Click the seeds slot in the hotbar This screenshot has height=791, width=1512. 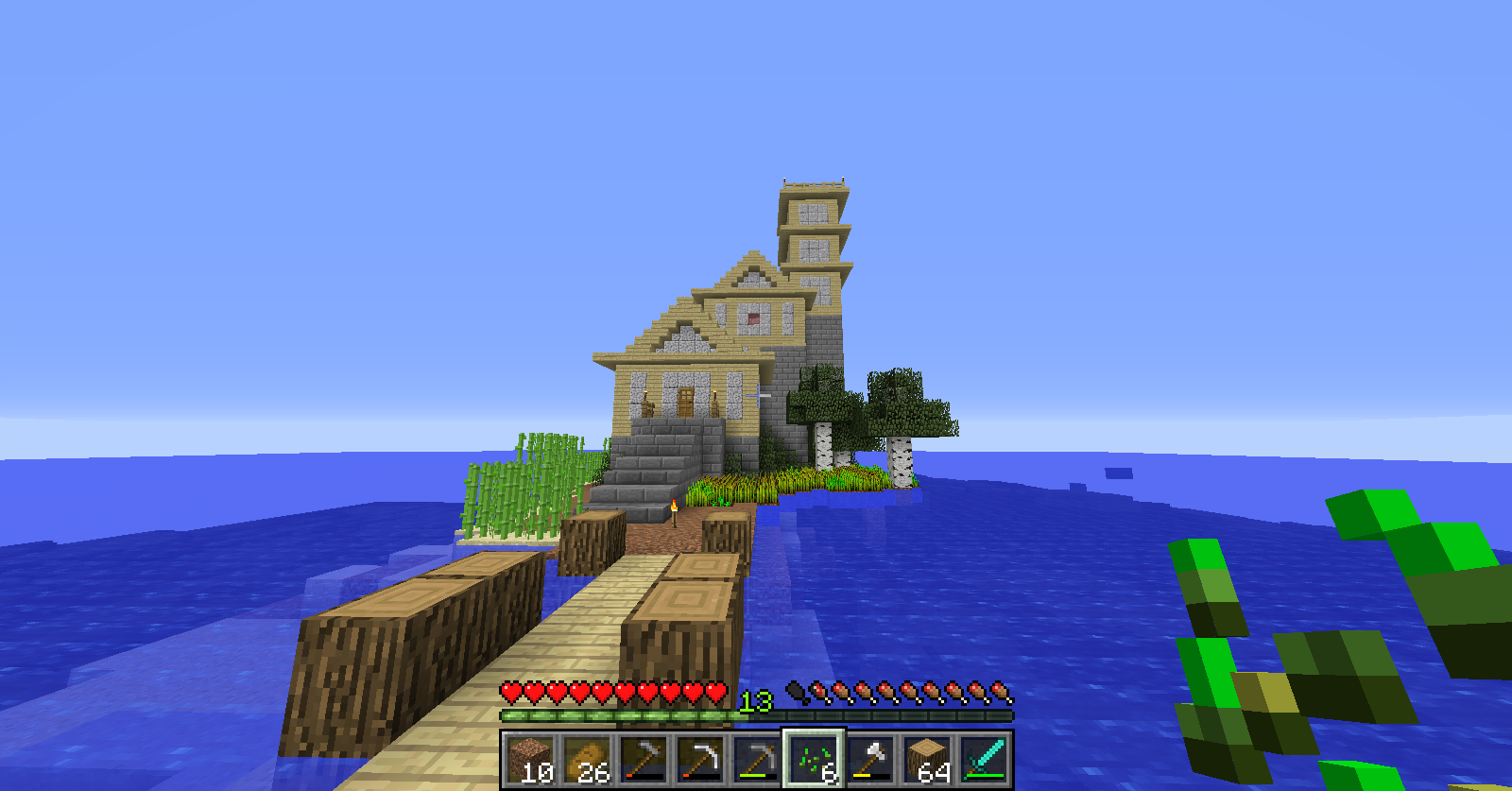click(814, 759)
